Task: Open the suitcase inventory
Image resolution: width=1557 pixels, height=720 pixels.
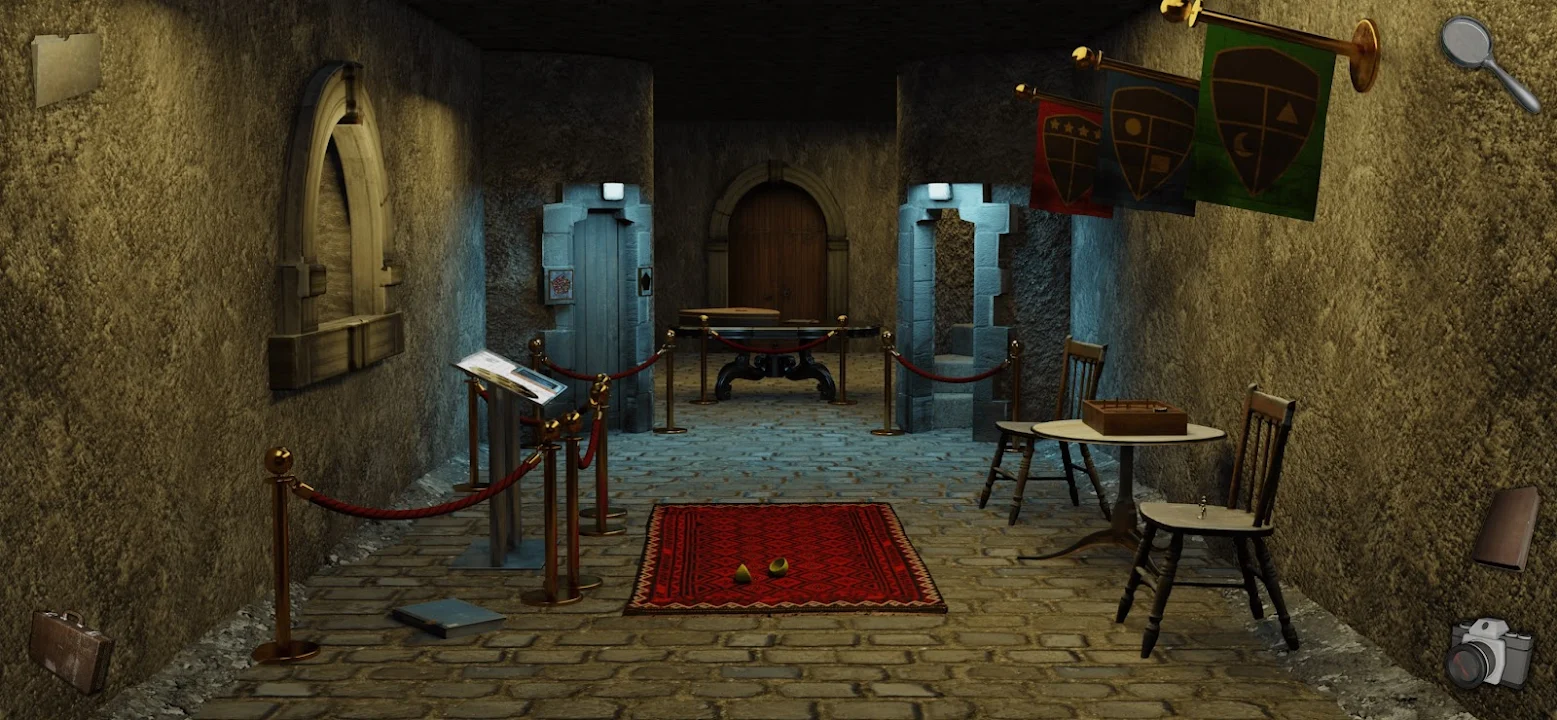Action: [x=70, y=649]
